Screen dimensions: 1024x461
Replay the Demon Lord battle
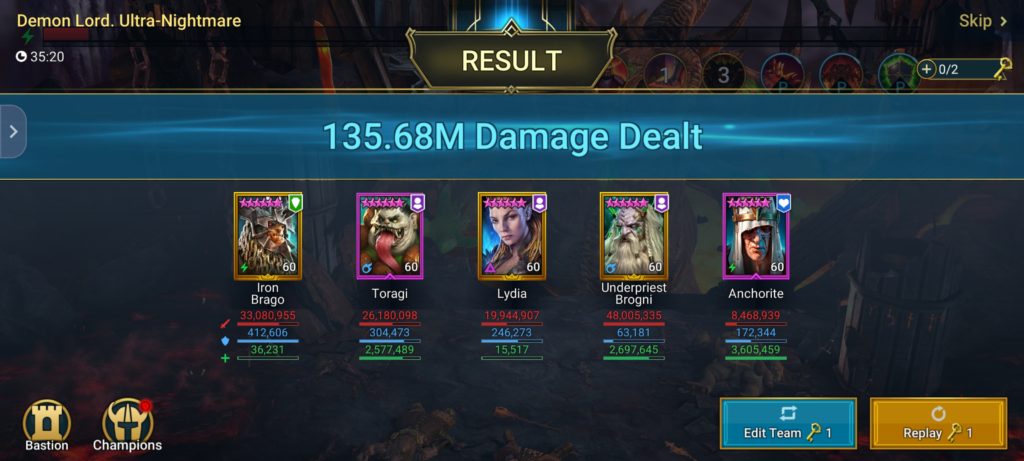pyautogui.click(x=937, y=423)
